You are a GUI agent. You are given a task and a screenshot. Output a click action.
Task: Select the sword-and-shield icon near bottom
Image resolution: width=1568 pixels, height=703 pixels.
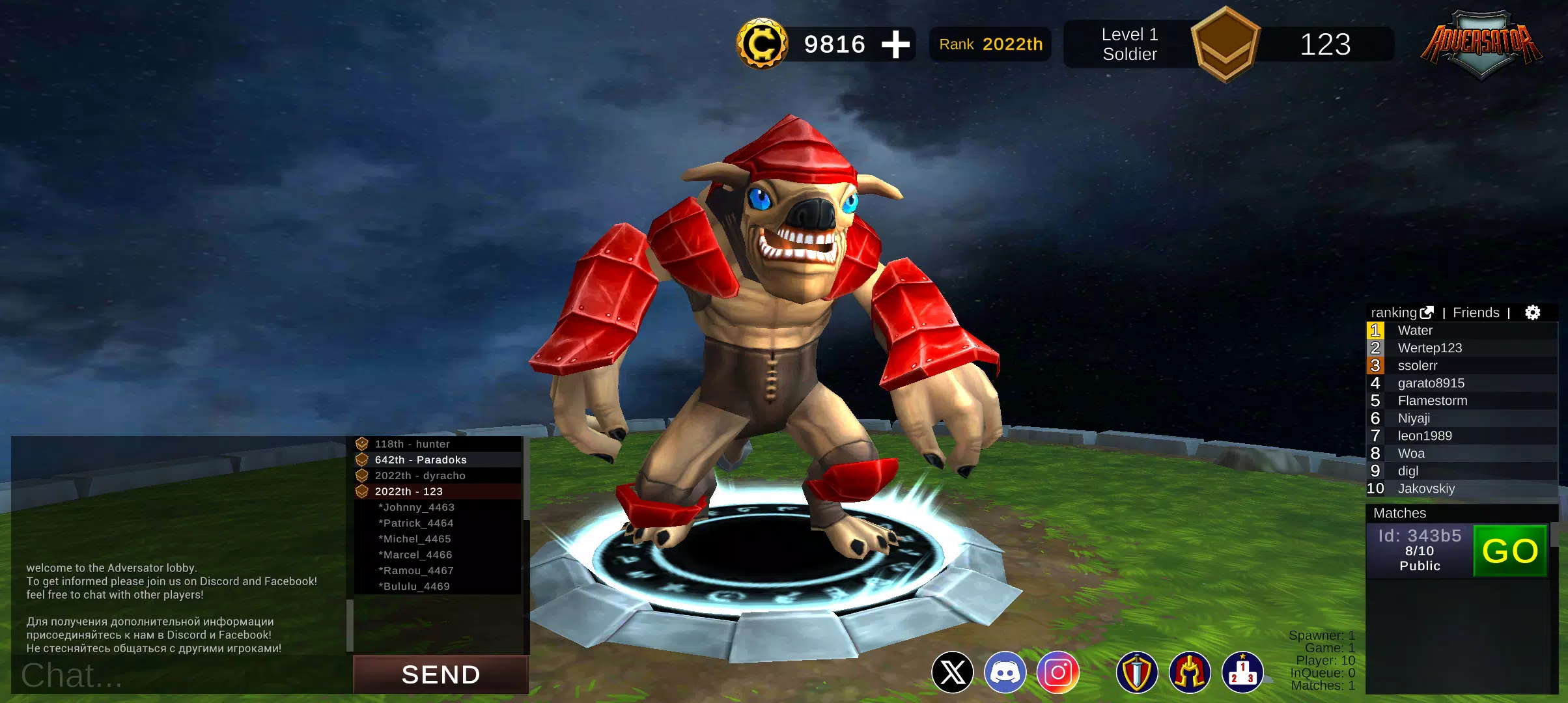pos(1136,672)
